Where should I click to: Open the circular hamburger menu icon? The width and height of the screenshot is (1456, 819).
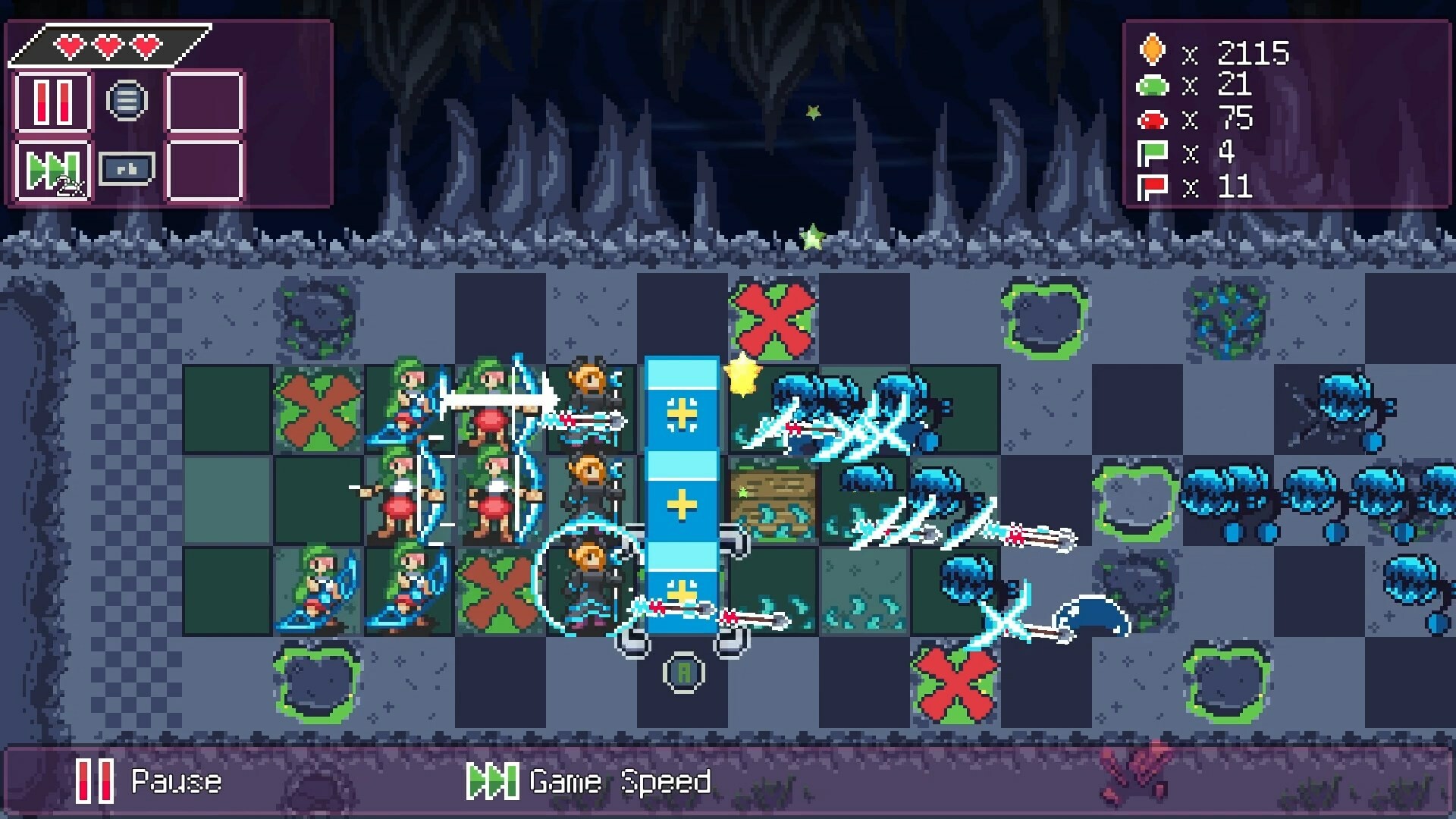[127, 99]
